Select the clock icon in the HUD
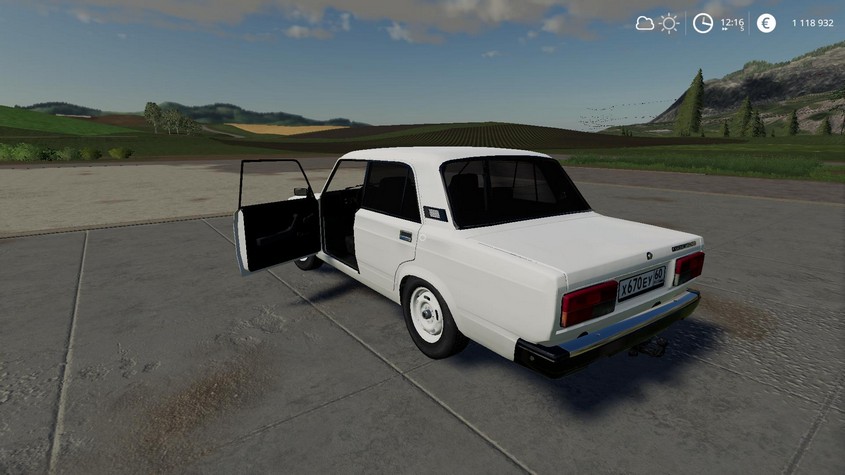845x475 pixels. [703, 23]
